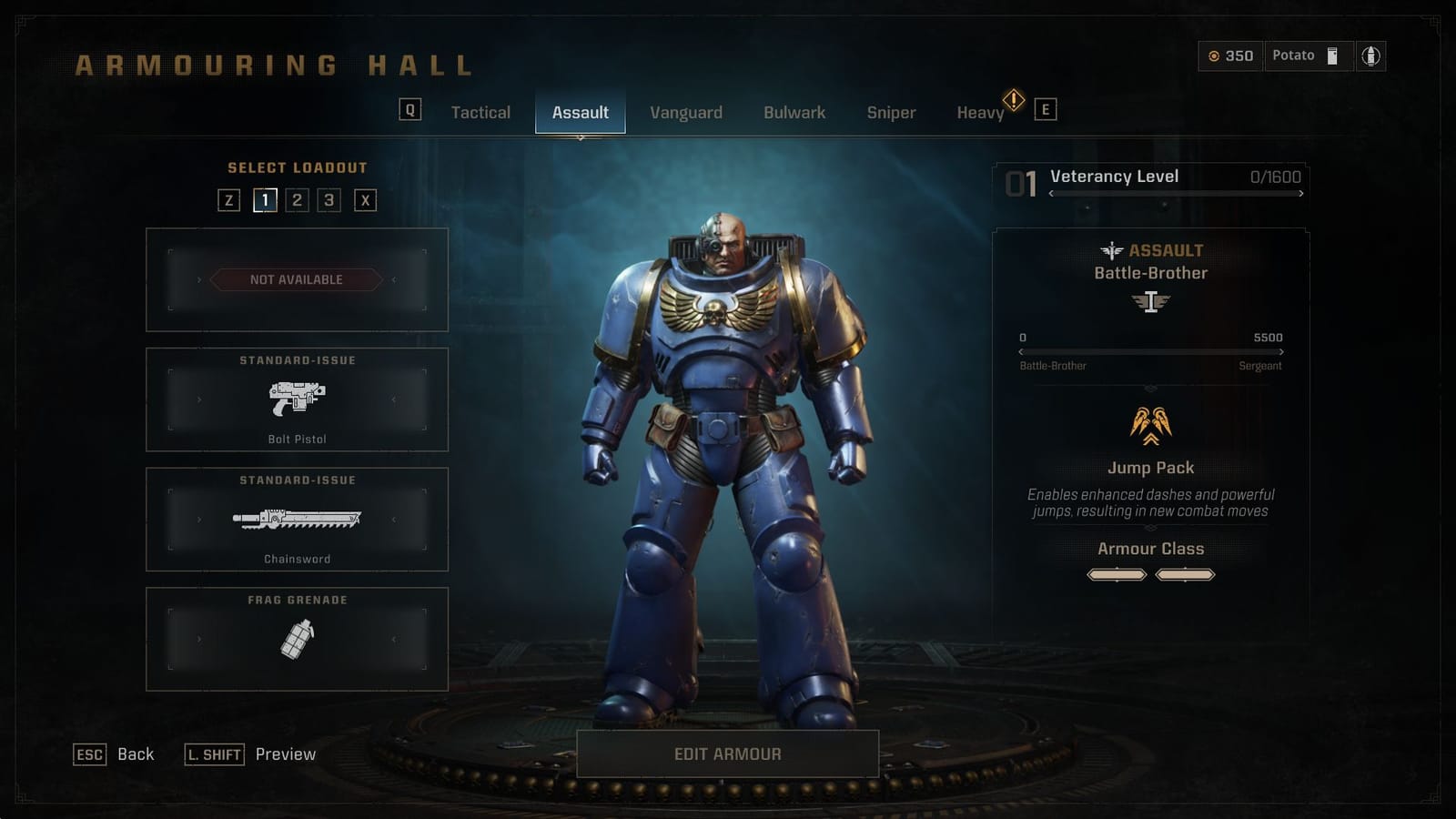The width and height of the screenshot is (1456, 819).
Task: Click the Frag Grenade icon
Action: (x=300, y=638)
